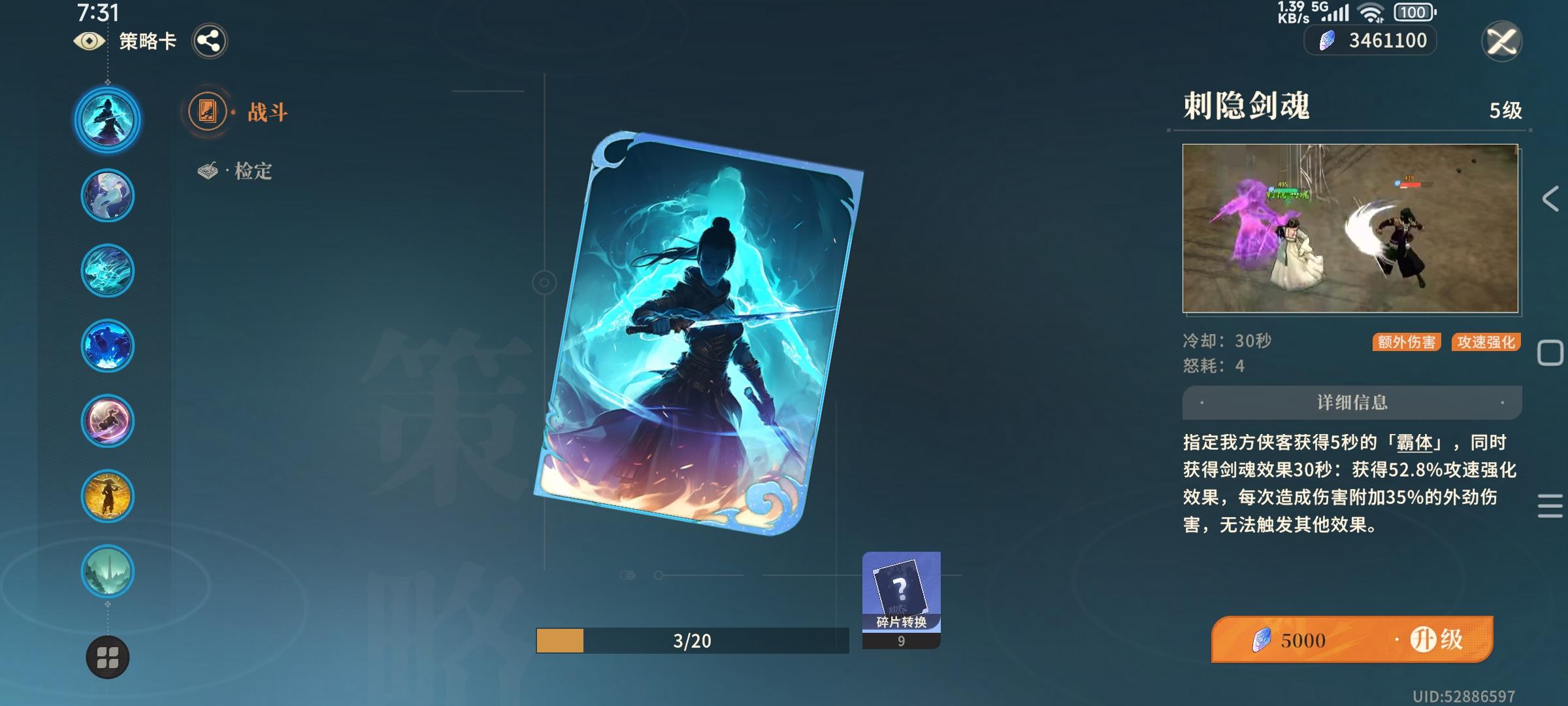Image resolution: width=1568 pixels, height=706 pixels.
Task: Tap the share icon beside 策略卡
Action: [x=210, y=41]
